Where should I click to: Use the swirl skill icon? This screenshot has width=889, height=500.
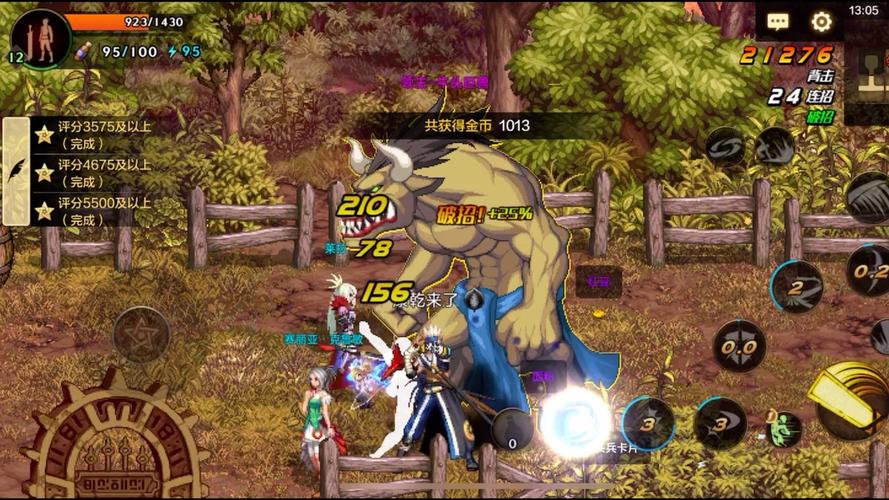pyautogui.click(x=724, y=149)
